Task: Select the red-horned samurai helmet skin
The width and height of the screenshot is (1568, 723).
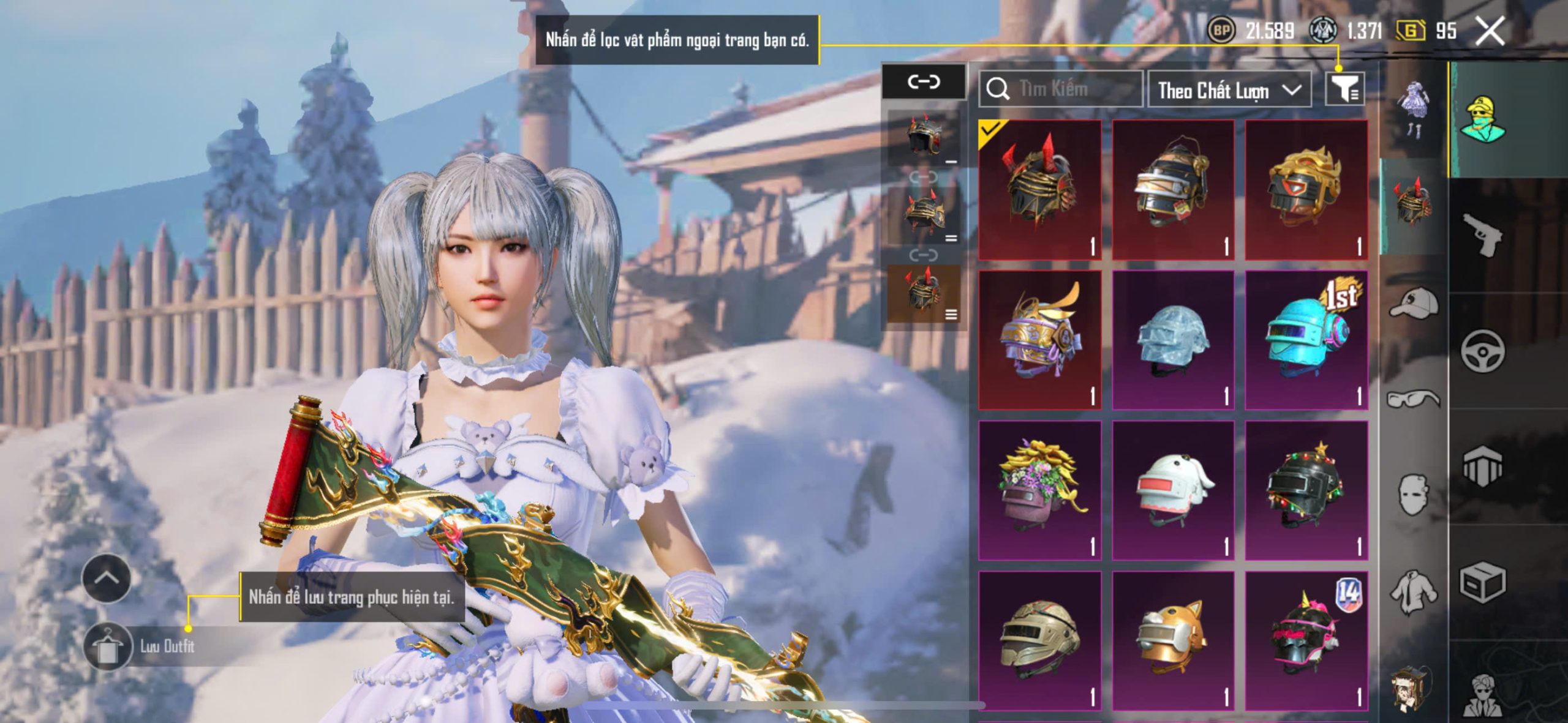Action: coord(1039,189)
